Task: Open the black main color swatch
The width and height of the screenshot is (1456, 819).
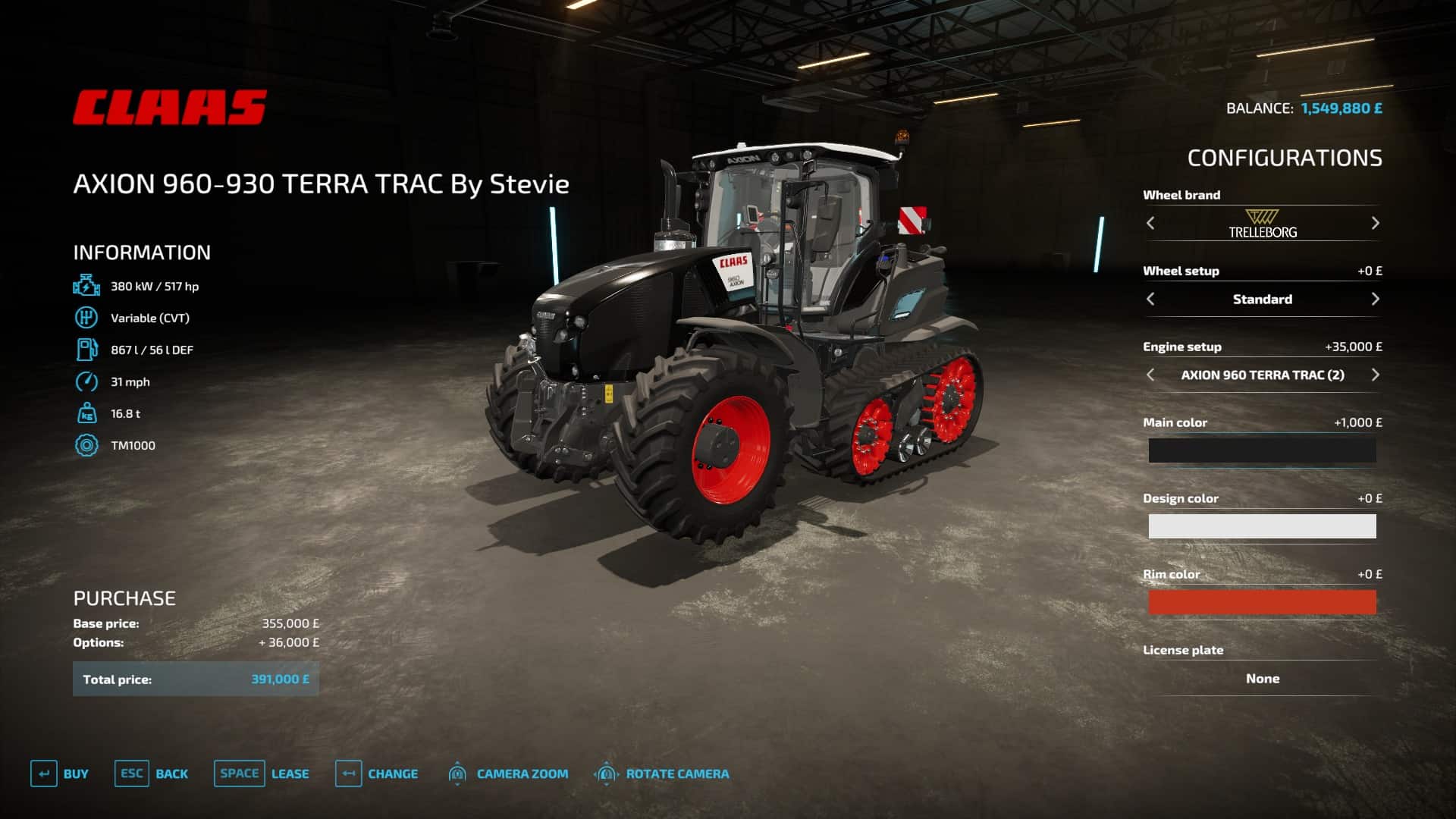Action: coord(1262,450)
